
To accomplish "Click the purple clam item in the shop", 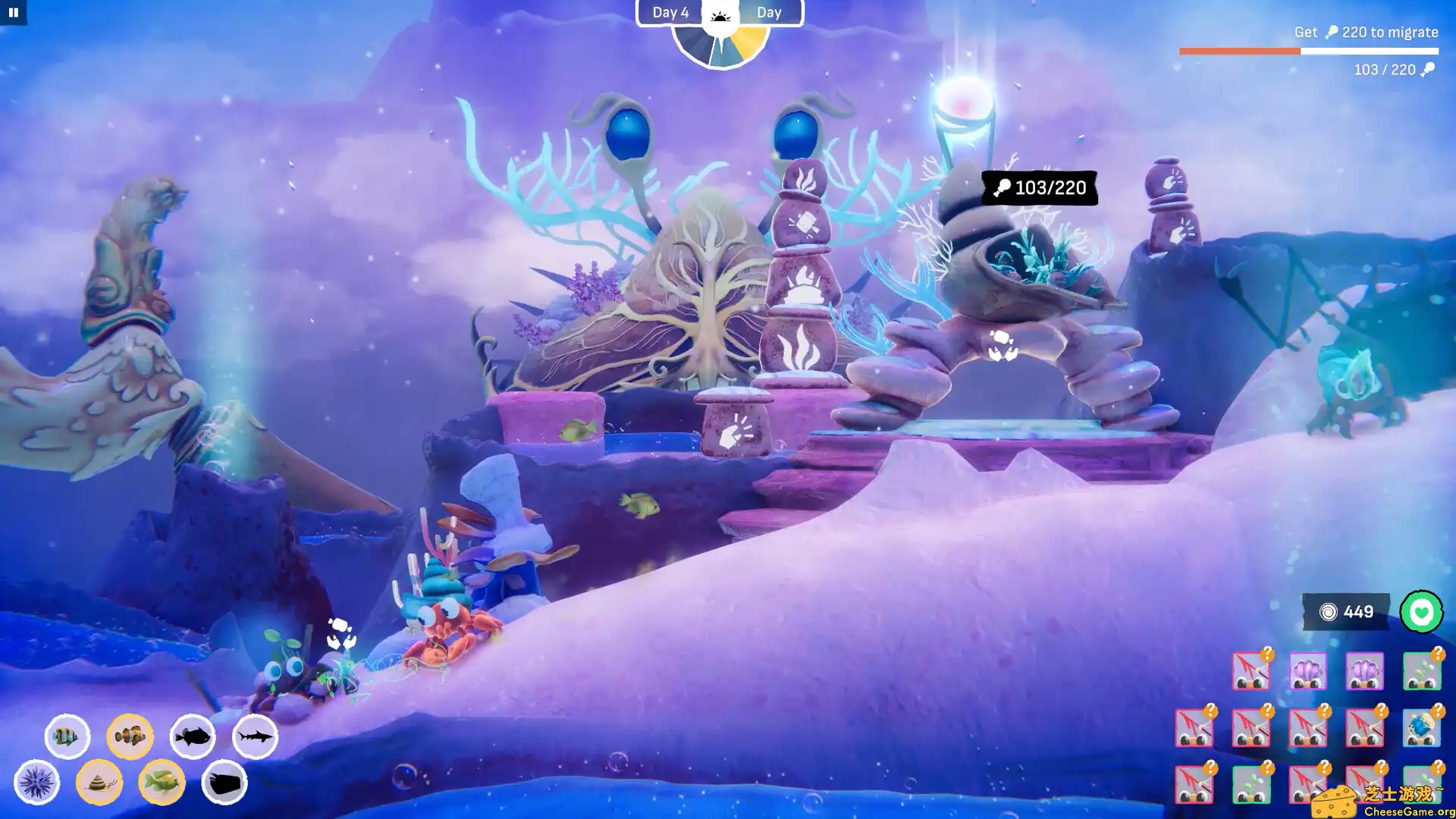I will pos(1309,672).
